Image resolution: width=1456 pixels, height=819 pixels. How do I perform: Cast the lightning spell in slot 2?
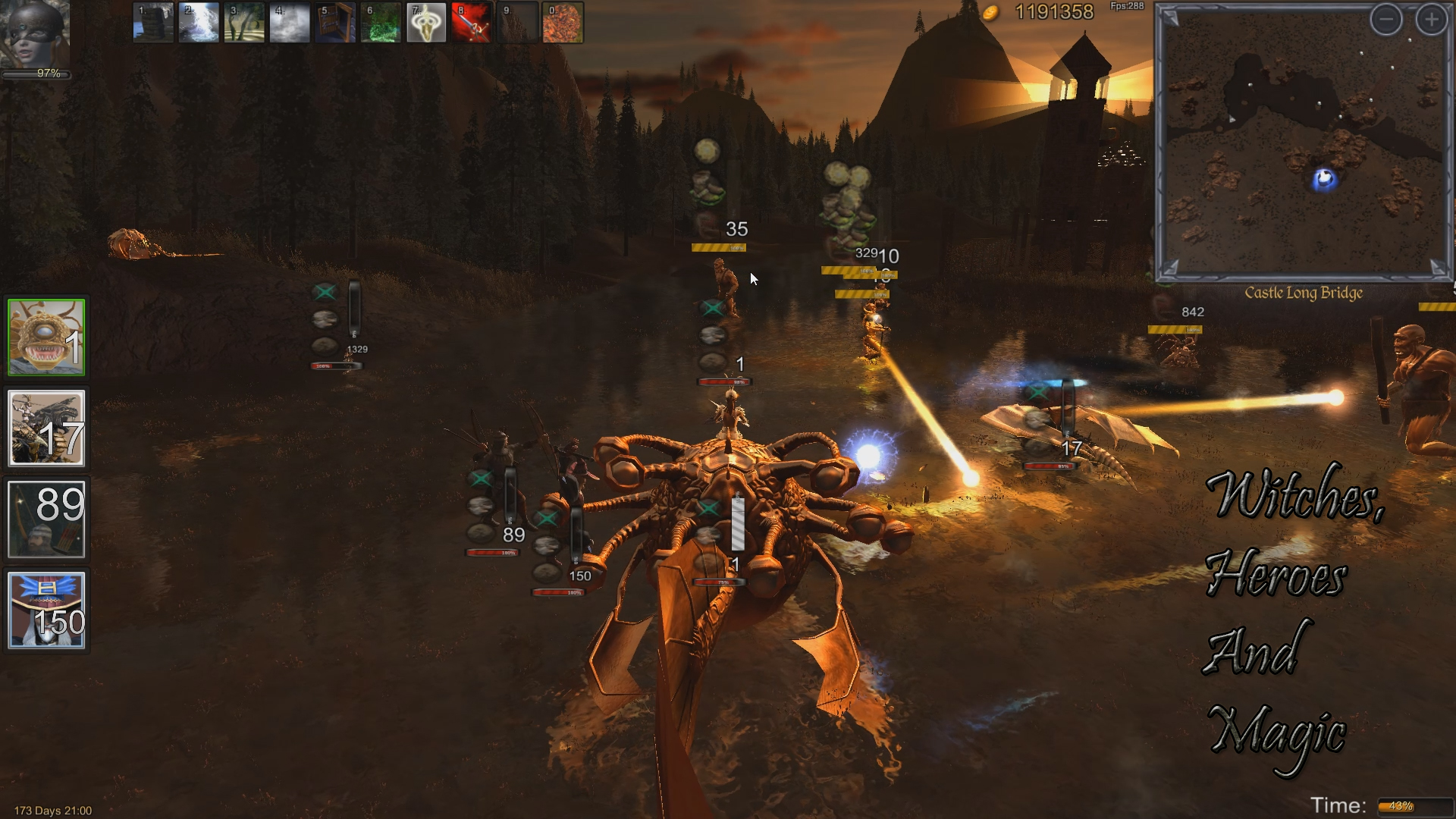[199, 23]
